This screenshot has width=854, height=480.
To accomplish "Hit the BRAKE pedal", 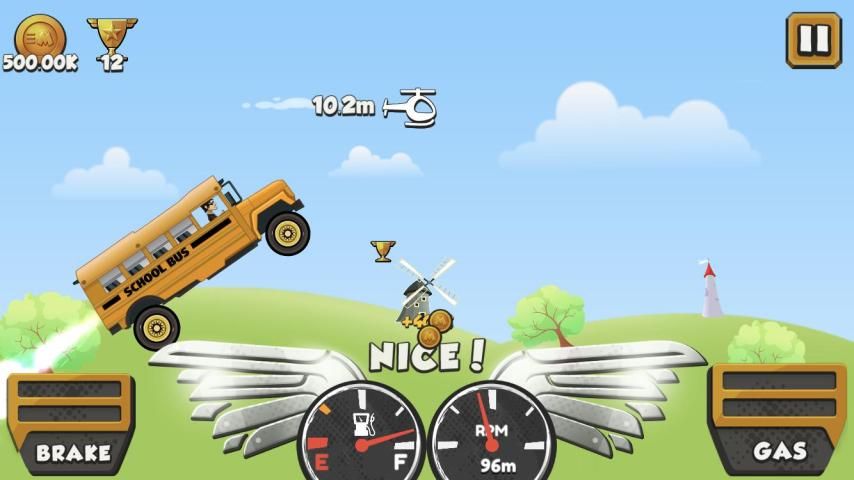I will tap(72, 422).
